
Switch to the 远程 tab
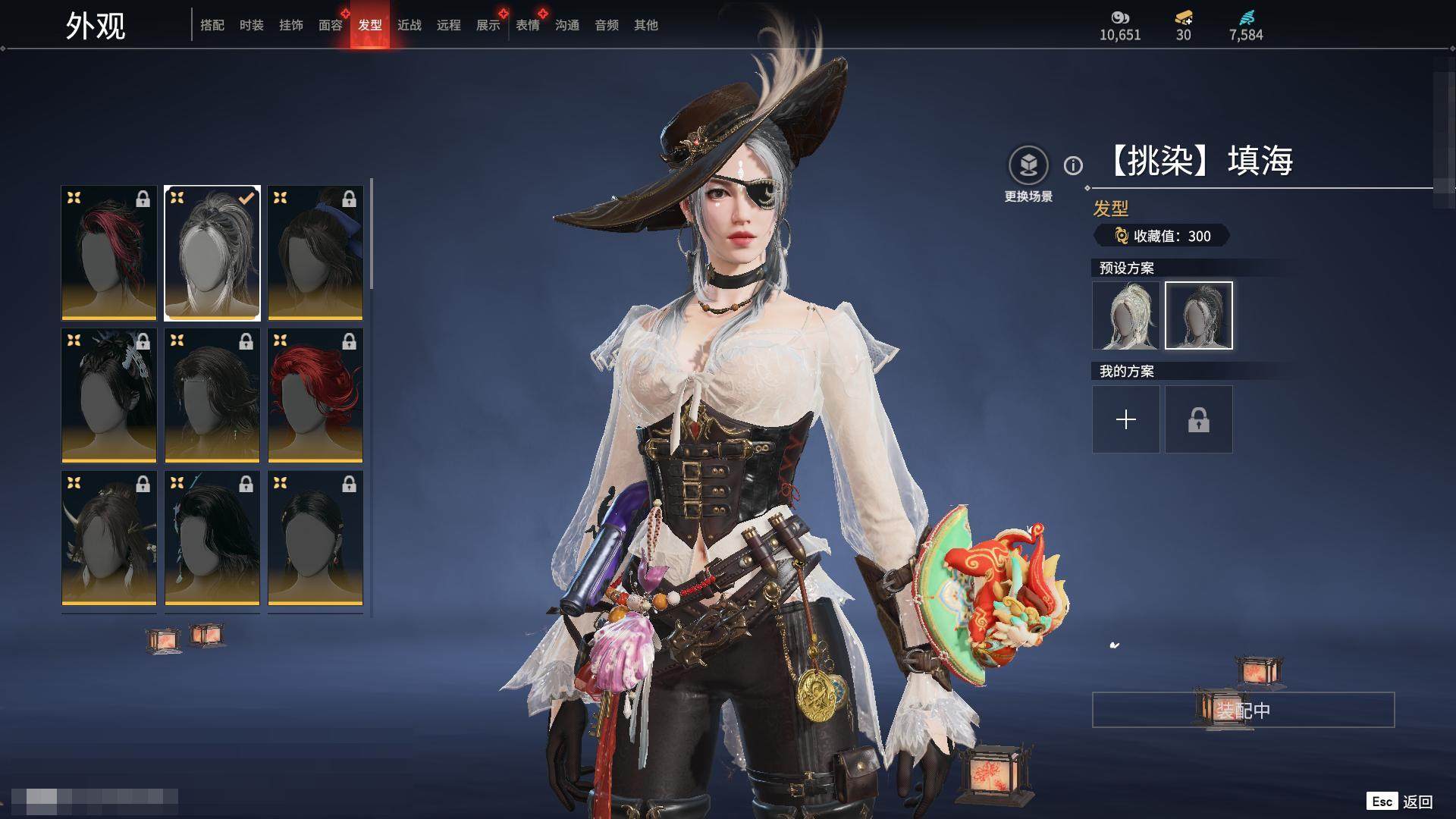449,25
